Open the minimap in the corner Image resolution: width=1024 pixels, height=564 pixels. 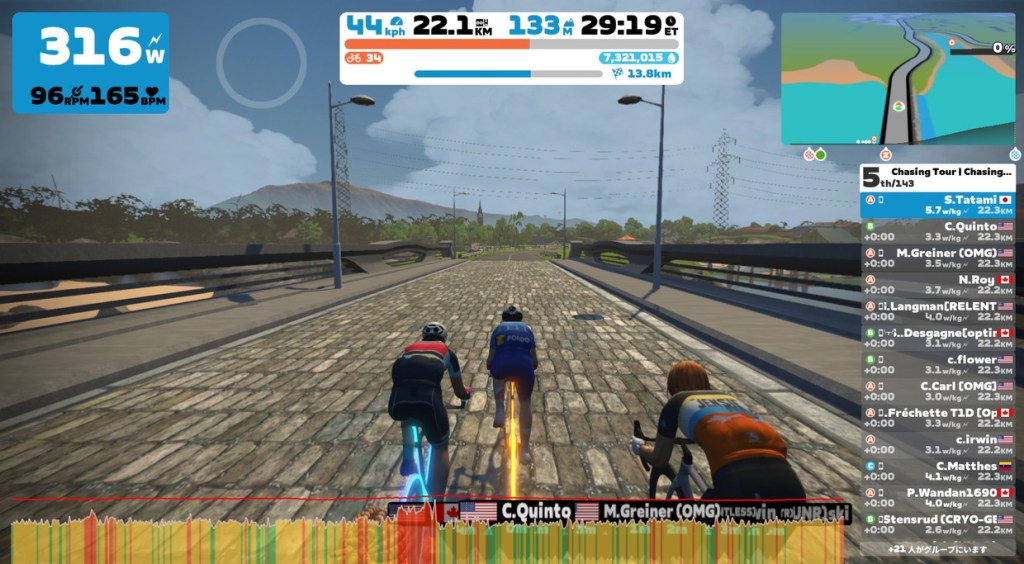[897, 78]
